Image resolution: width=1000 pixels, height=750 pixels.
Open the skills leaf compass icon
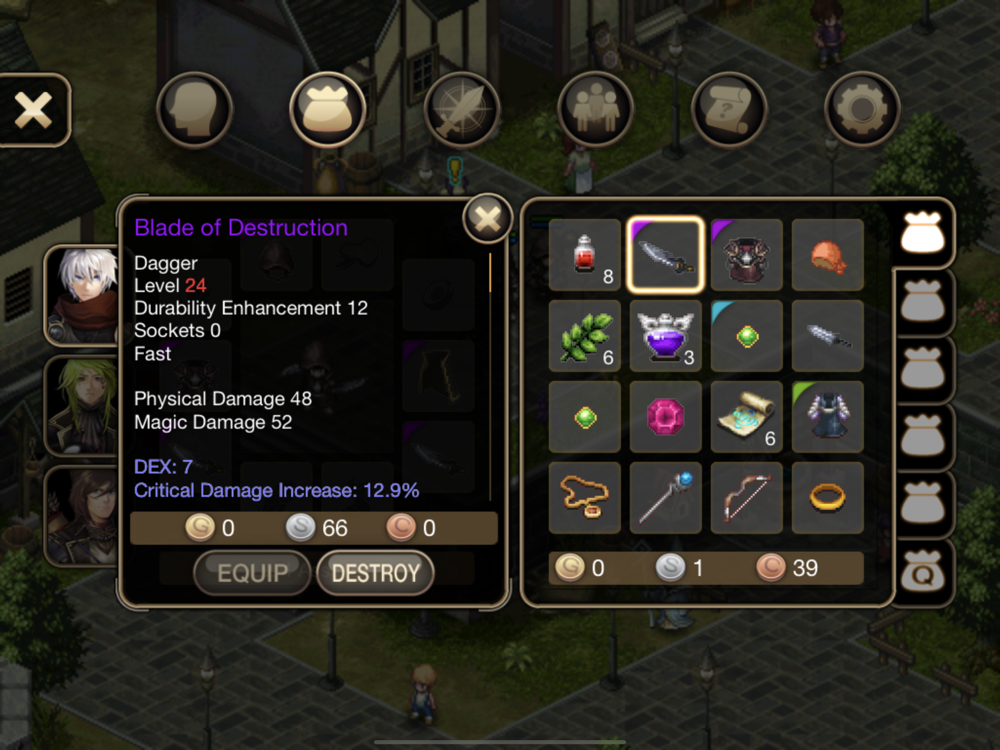461,110
